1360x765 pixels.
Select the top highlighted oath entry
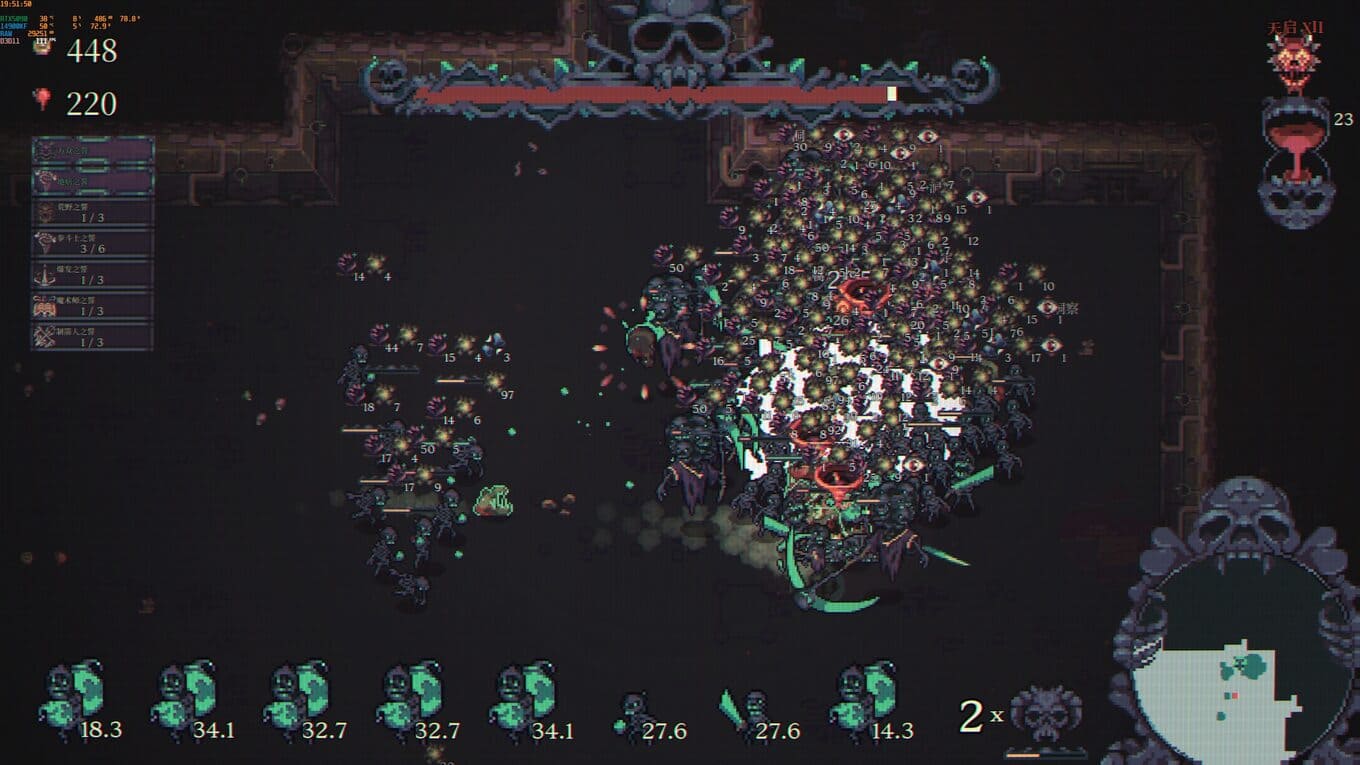(x=92, y=150)
